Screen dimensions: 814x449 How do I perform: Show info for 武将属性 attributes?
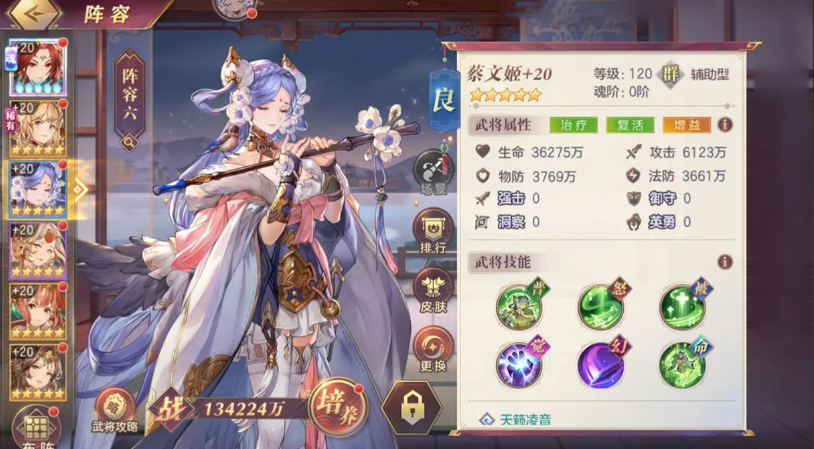pyautogui.click(x=725, y=125)
